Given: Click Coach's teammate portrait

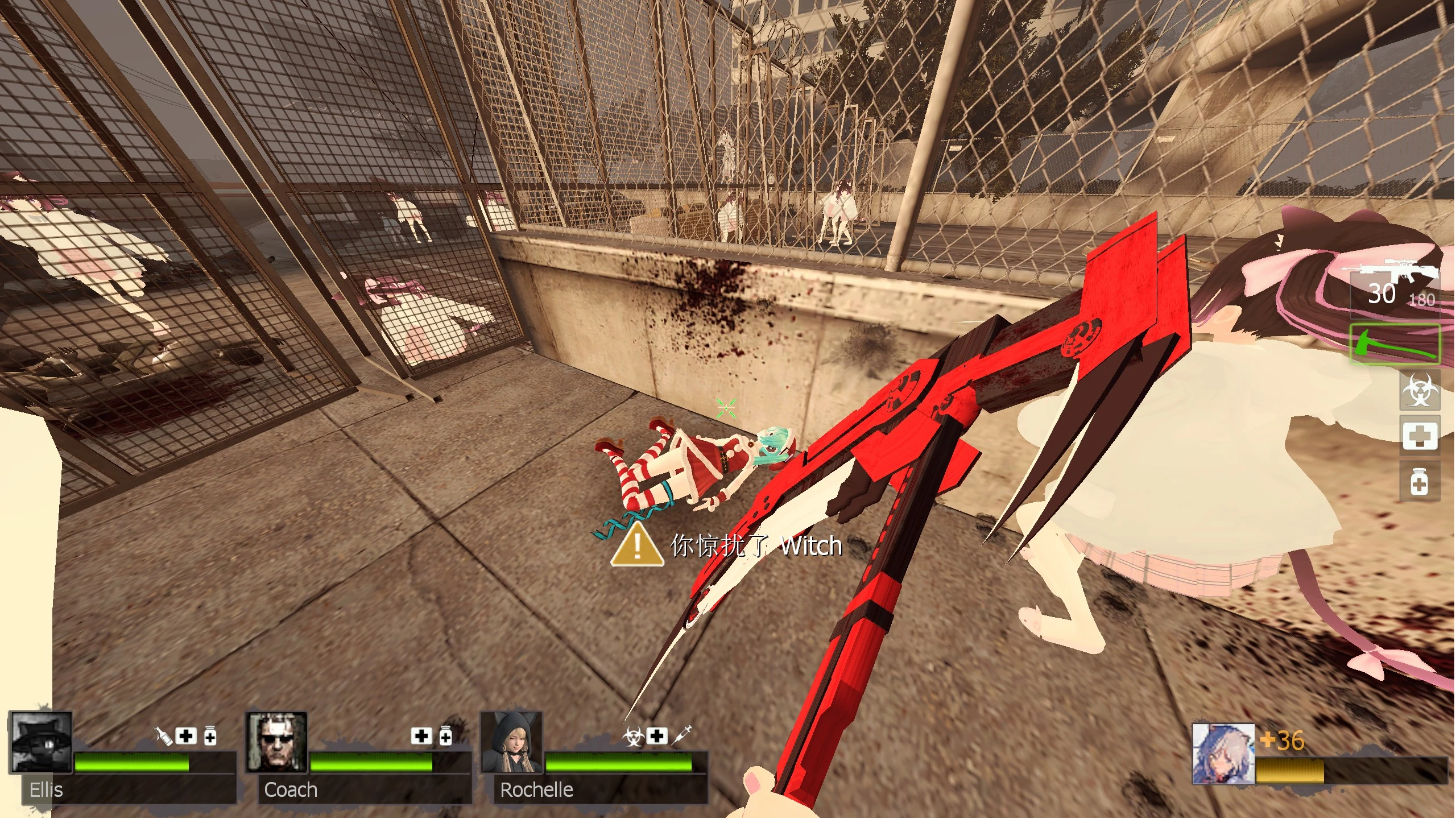Looking at the screenshot, I should 277,742.
